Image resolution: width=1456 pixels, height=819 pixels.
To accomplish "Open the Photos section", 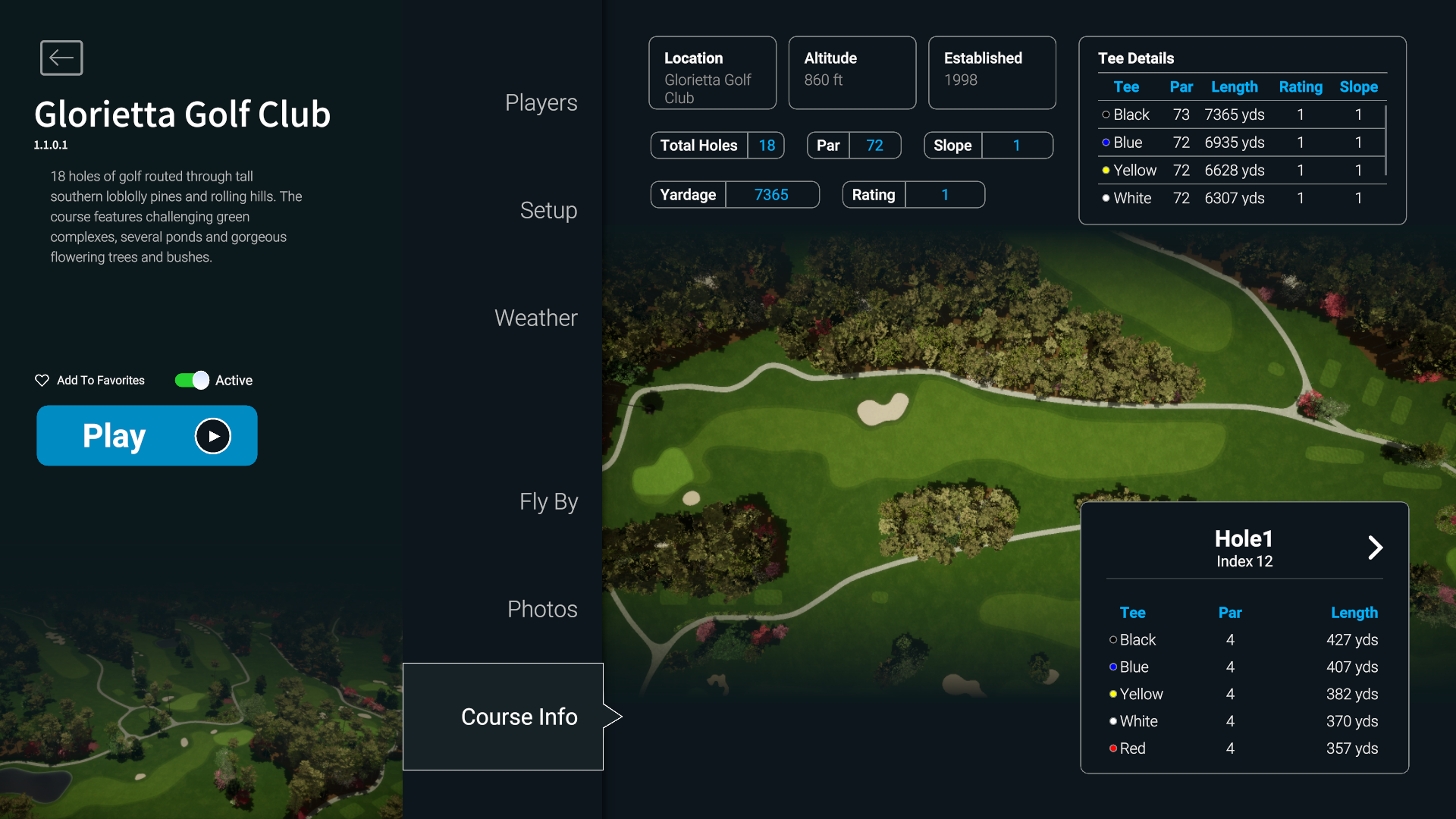I will coord(541,608).
